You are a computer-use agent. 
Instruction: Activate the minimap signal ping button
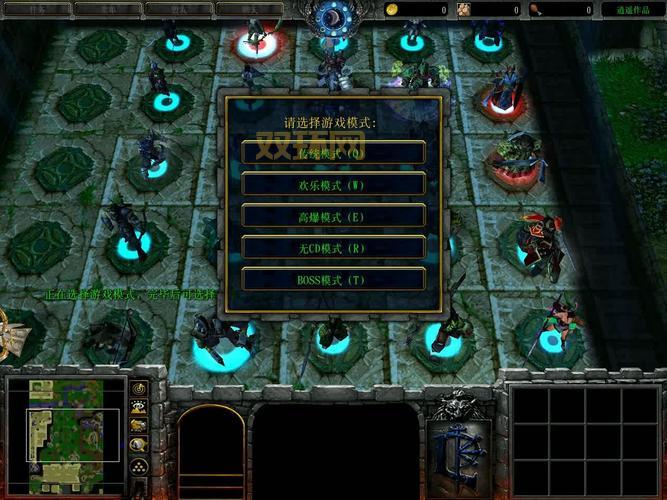coord(139,388)
